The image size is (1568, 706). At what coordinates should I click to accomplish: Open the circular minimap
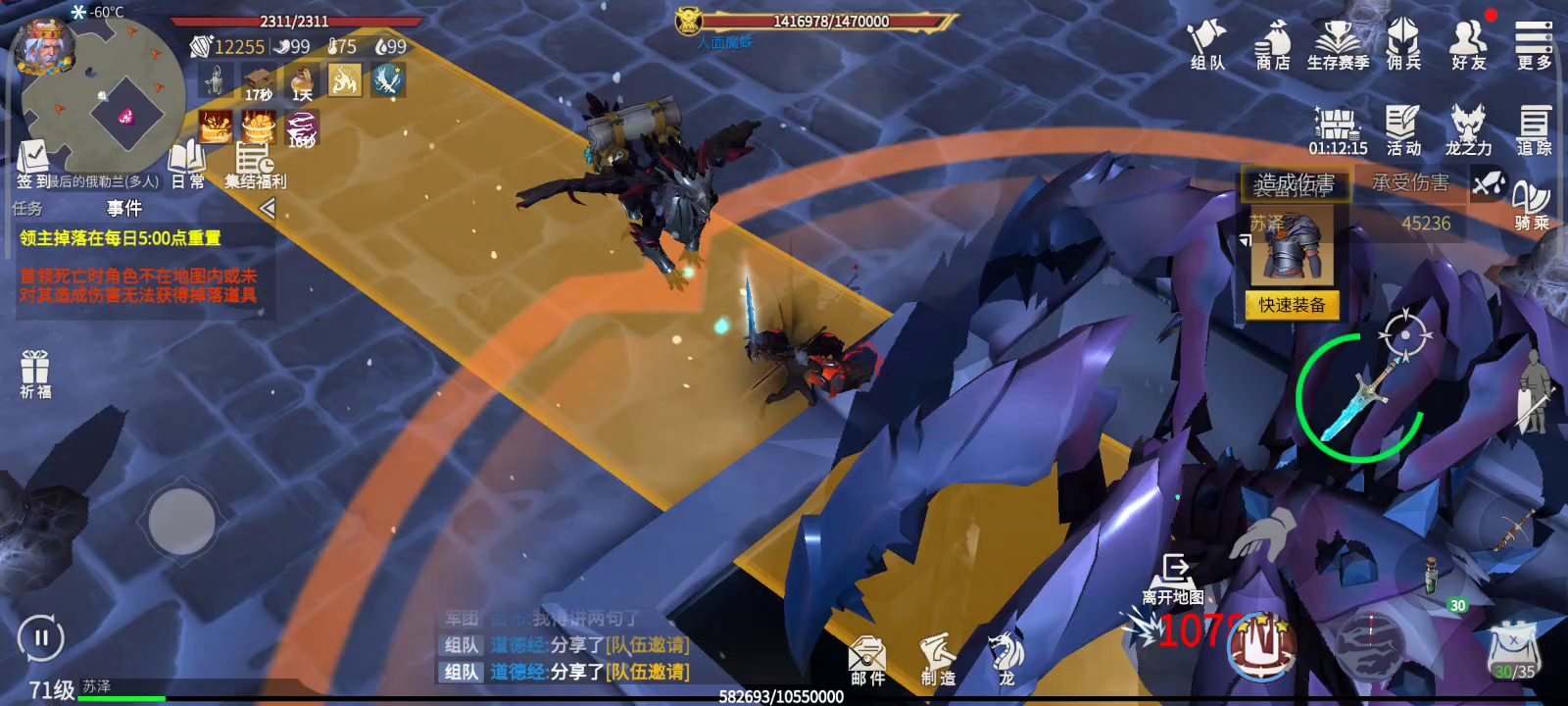coord(103,93)
